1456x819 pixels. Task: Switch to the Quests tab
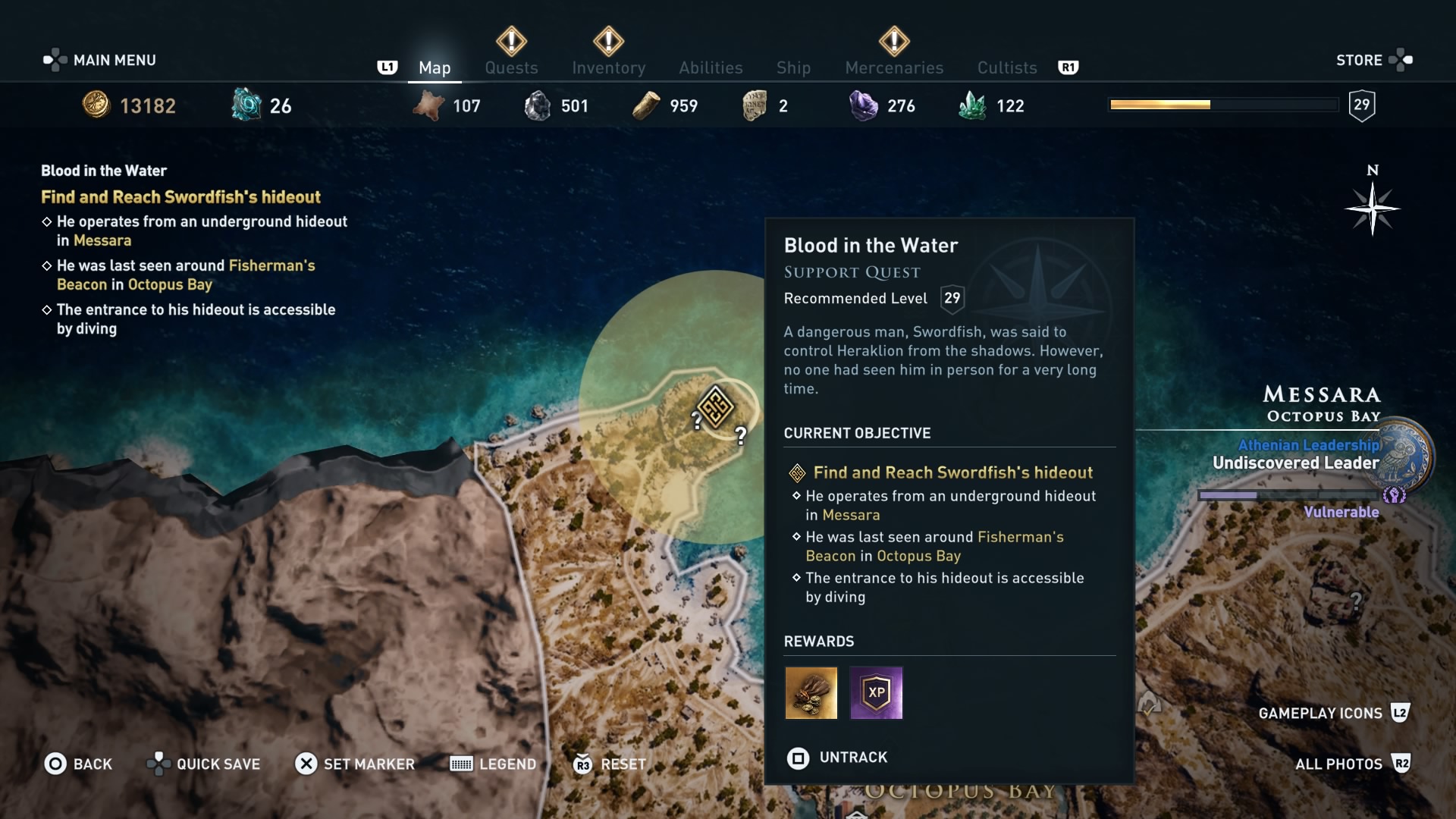[511, 67]
